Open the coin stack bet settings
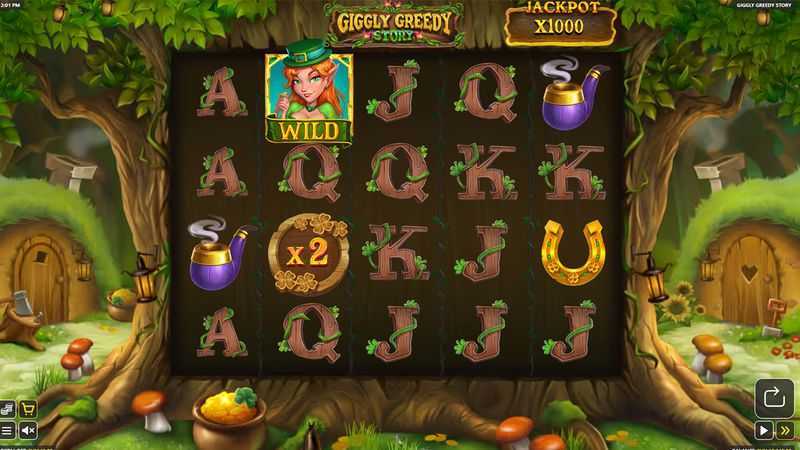 coord(8,408)
